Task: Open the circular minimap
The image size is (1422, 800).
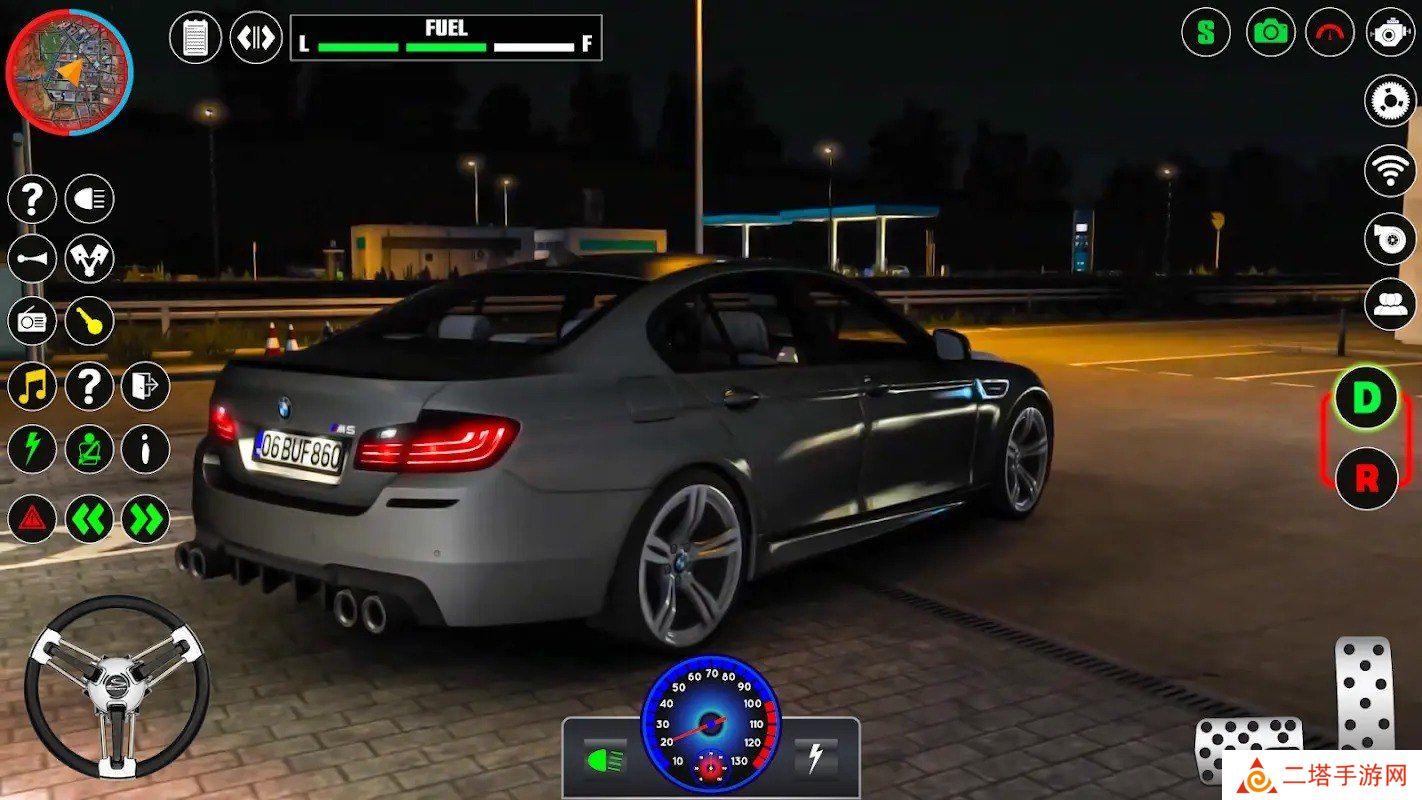Action: (x=69, y=71)
